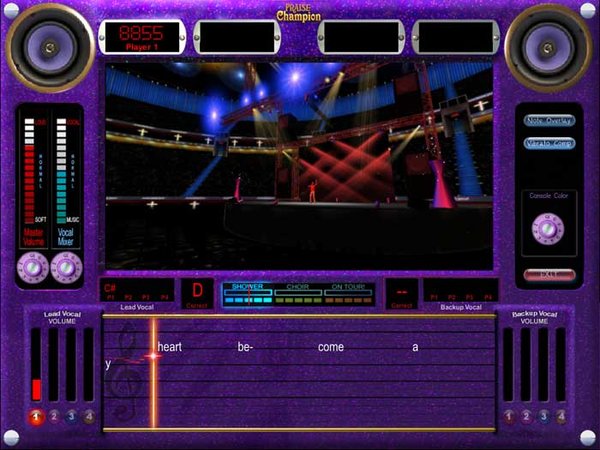The width and height of the screenshot is (600, 450).
Task: Adjust the Master Volume knob
Action: [x=33, y=266]
